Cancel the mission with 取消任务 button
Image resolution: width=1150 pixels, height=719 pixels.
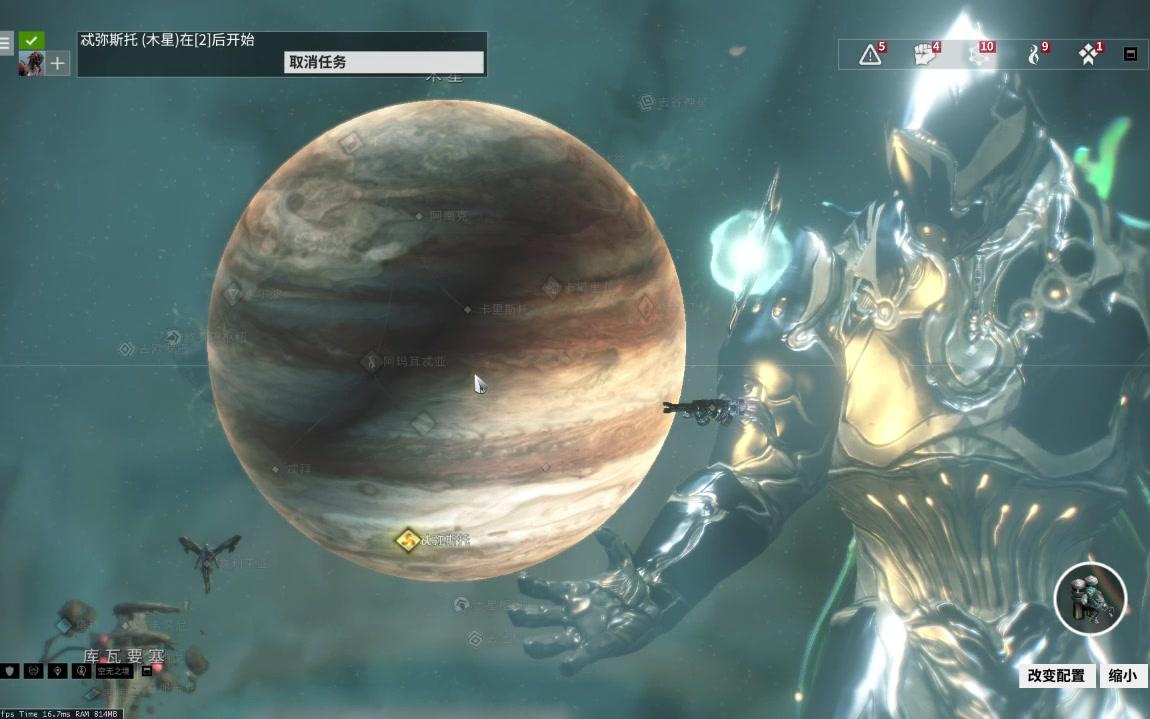(383, 62)
